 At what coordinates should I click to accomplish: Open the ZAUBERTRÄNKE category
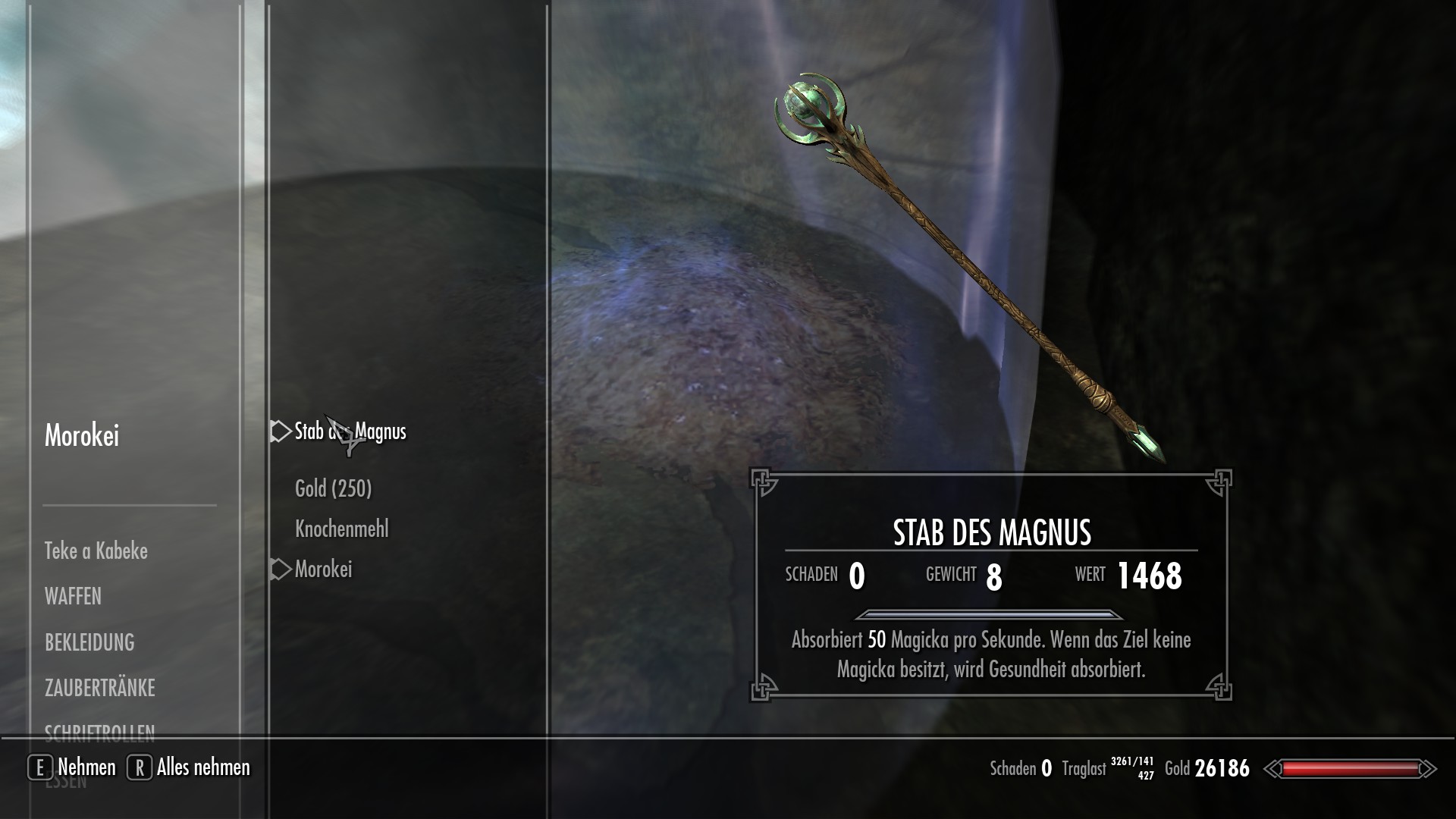click(99, 688)
